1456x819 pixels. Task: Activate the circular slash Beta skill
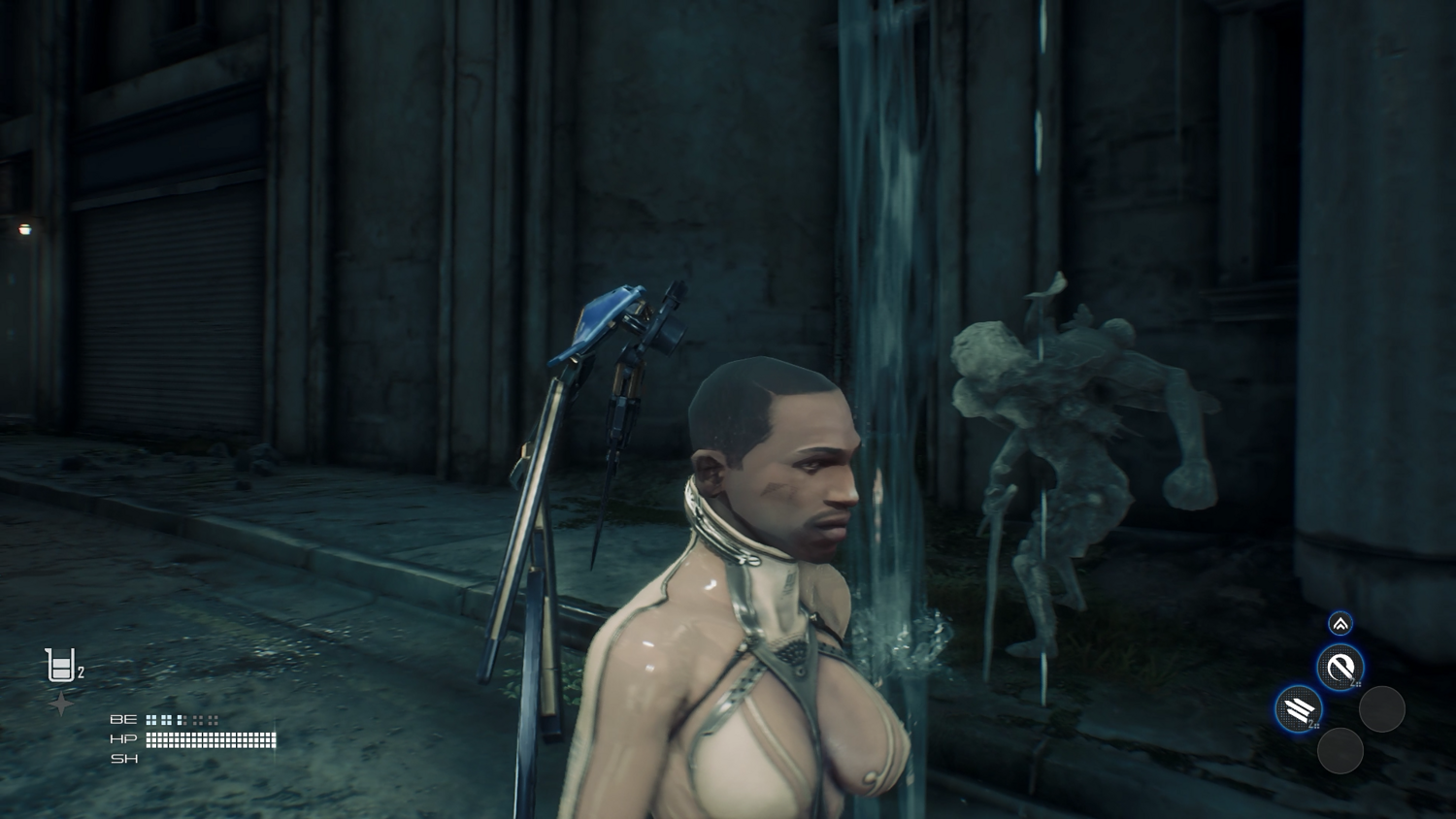[x=1340, y=668]
